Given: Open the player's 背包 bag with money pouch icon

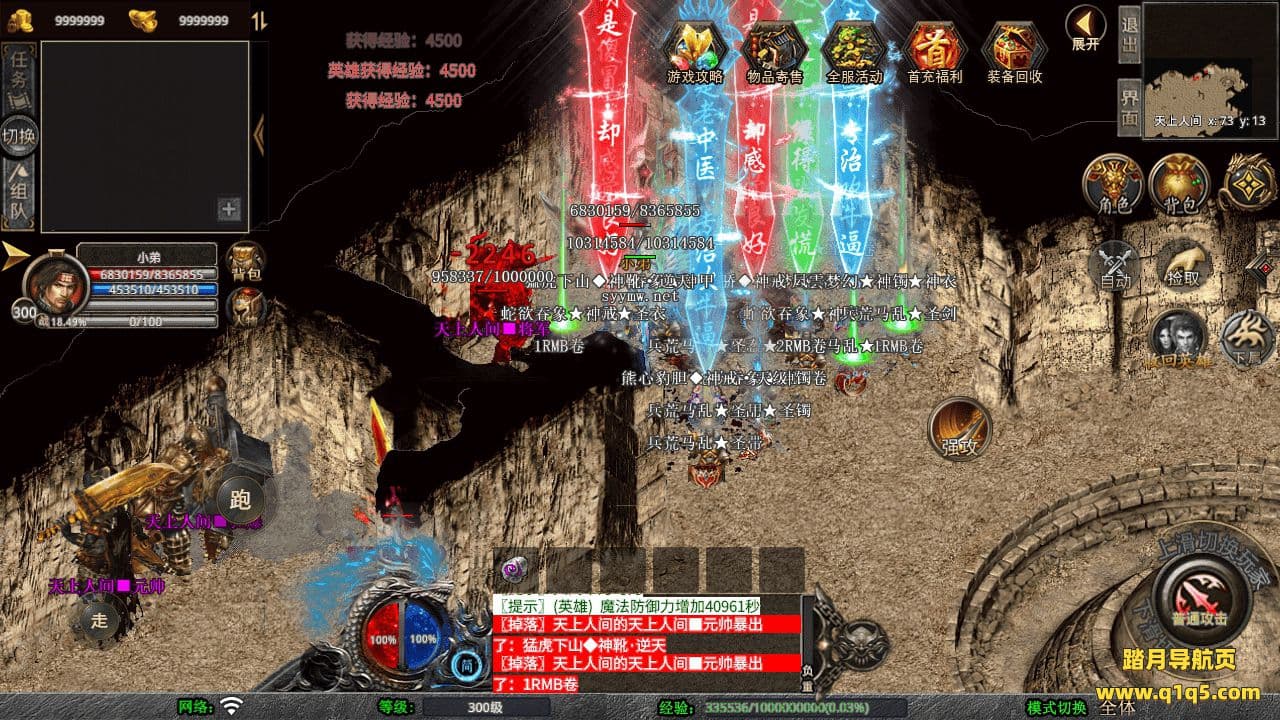Looking at the screenshot, I should [1180, 184].
